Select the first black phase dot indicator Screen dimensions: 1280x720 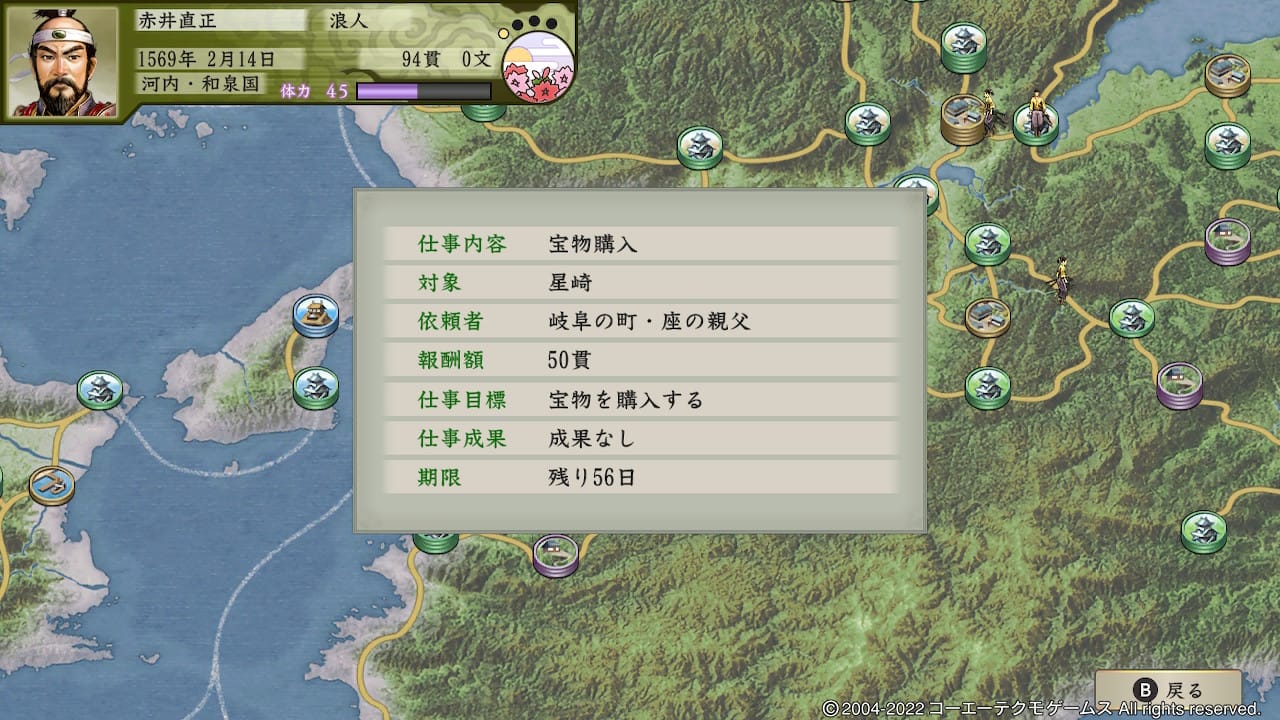[517, 22]
